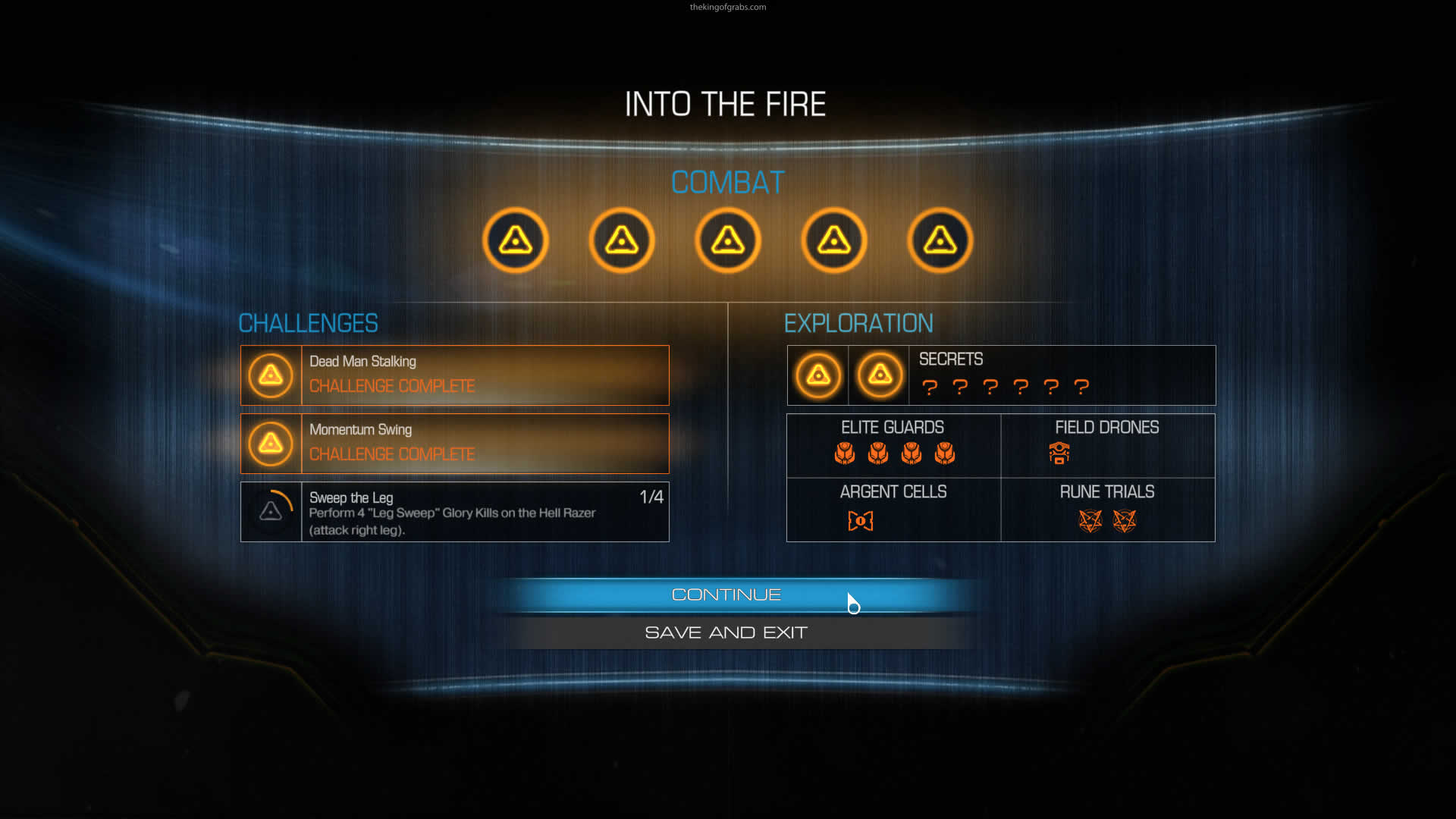This screenshot has width=1456, height=819.
Task: Select the Elite Guards collectibles cell
Action: pyautogui.click(x=893, y=445)
